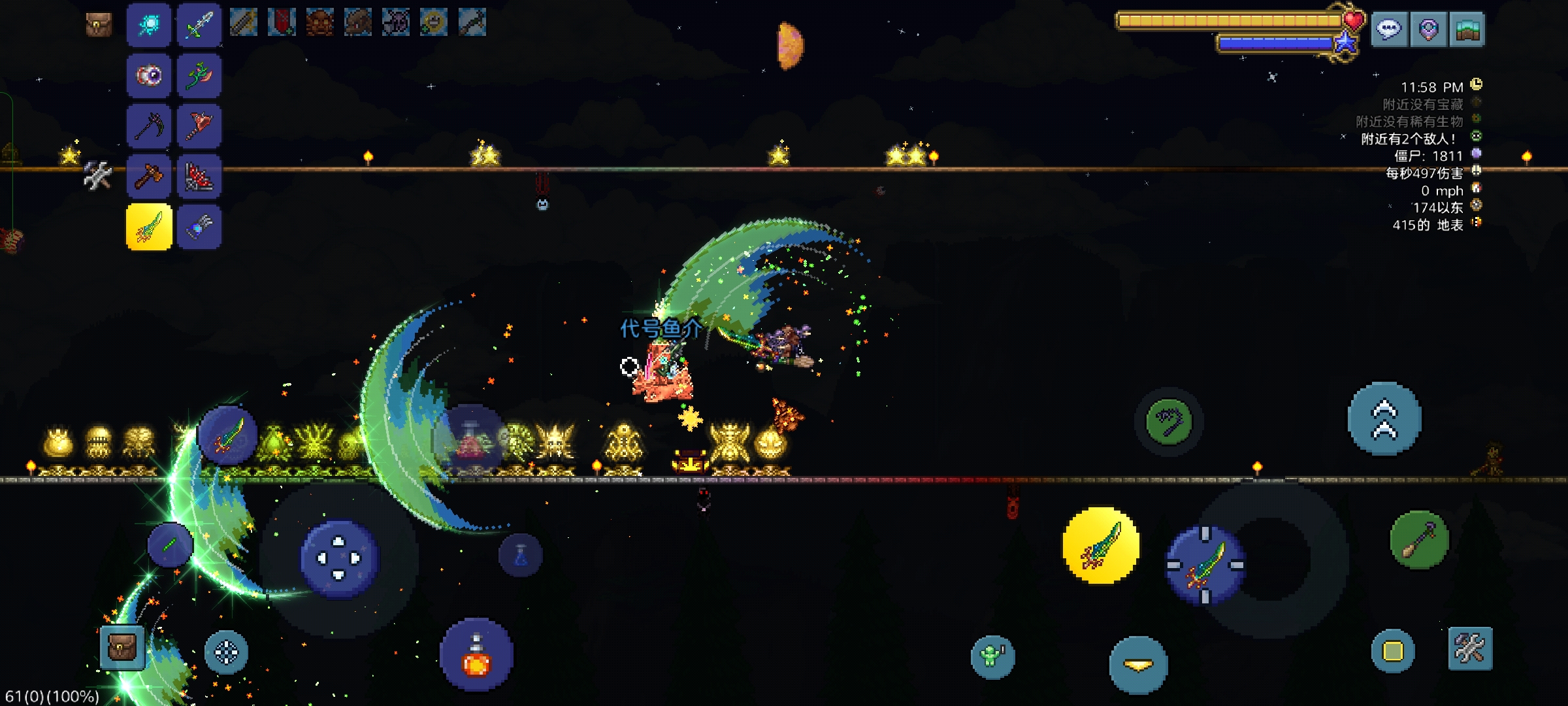This screenshot has height=706, width=1568.
Task: Tap the double-arrow jump button
Action: pyautogui.click(x=1384, y=419)
